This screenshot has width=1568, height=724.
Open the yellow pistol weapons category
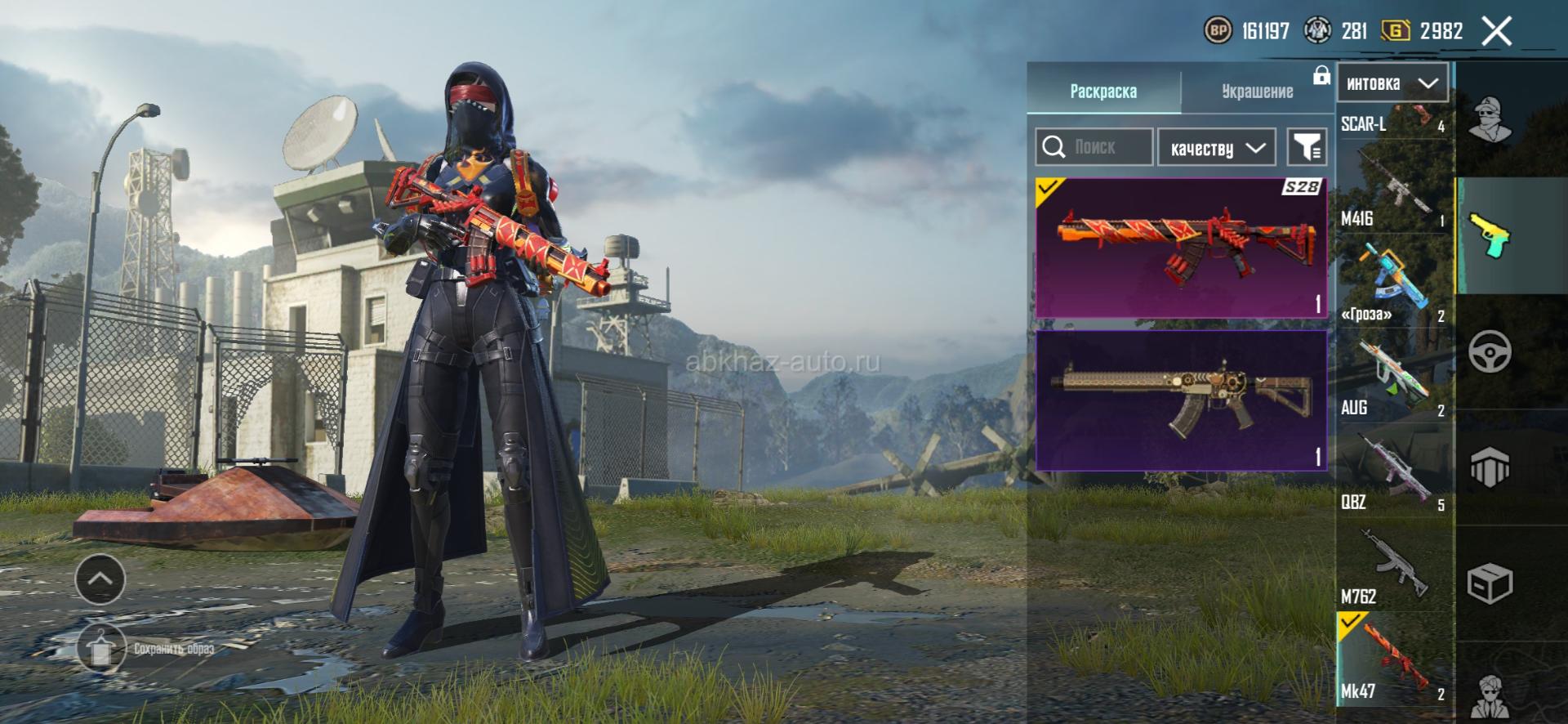[1490, 235]
